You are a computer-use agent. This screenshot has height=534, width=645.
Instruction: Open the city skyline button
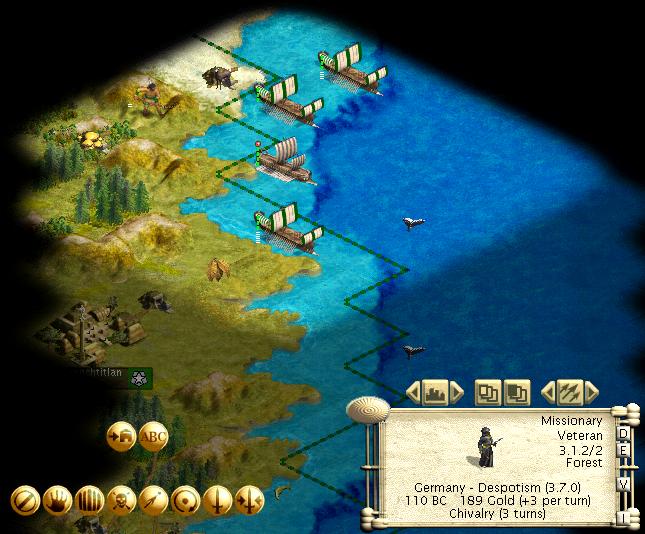click(x=434, y=390)
